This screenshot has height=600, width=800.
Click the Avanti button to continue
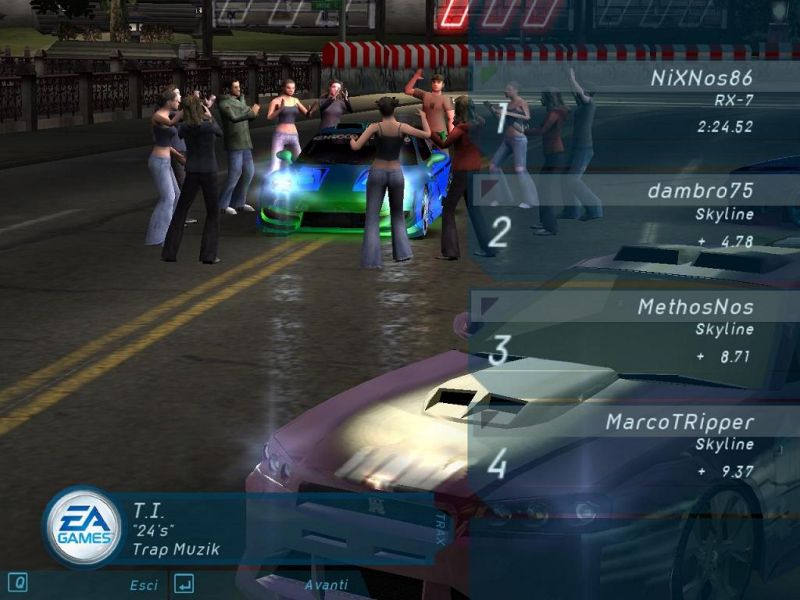click(x=326, y=584)
